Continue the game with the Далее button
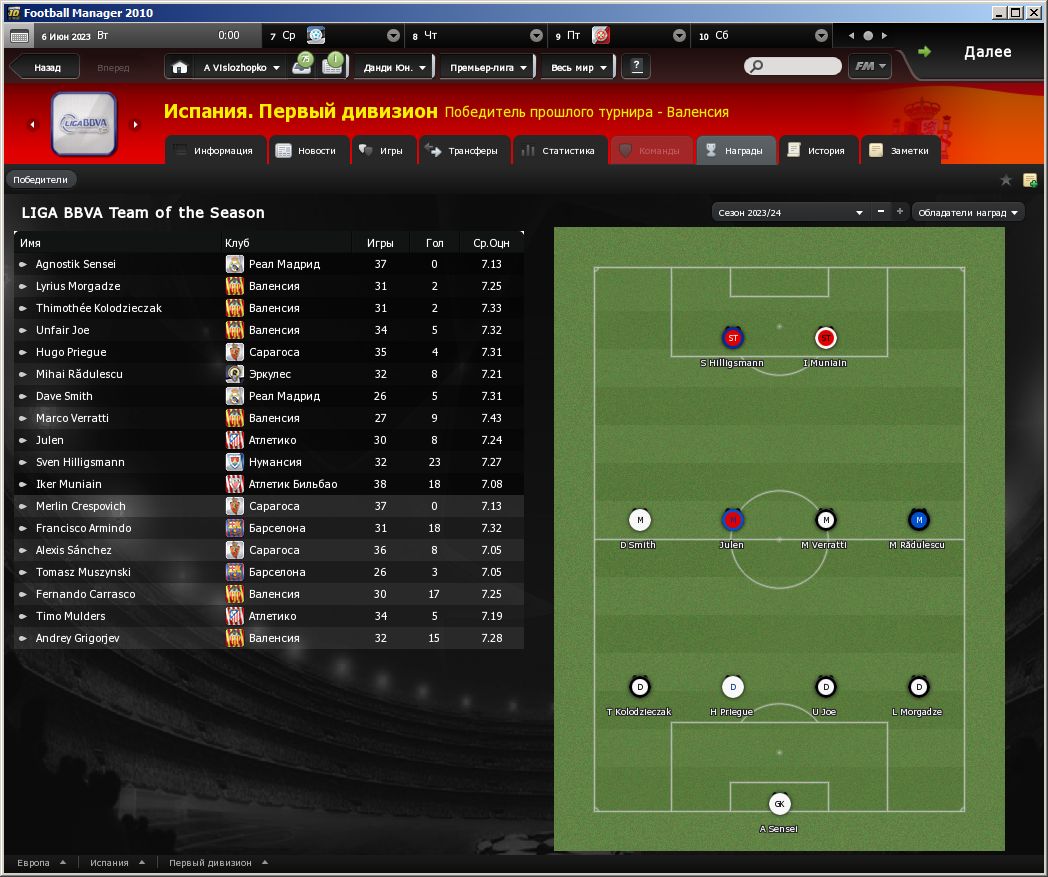This screenshot has width=1048, height=877. [975, 52]
